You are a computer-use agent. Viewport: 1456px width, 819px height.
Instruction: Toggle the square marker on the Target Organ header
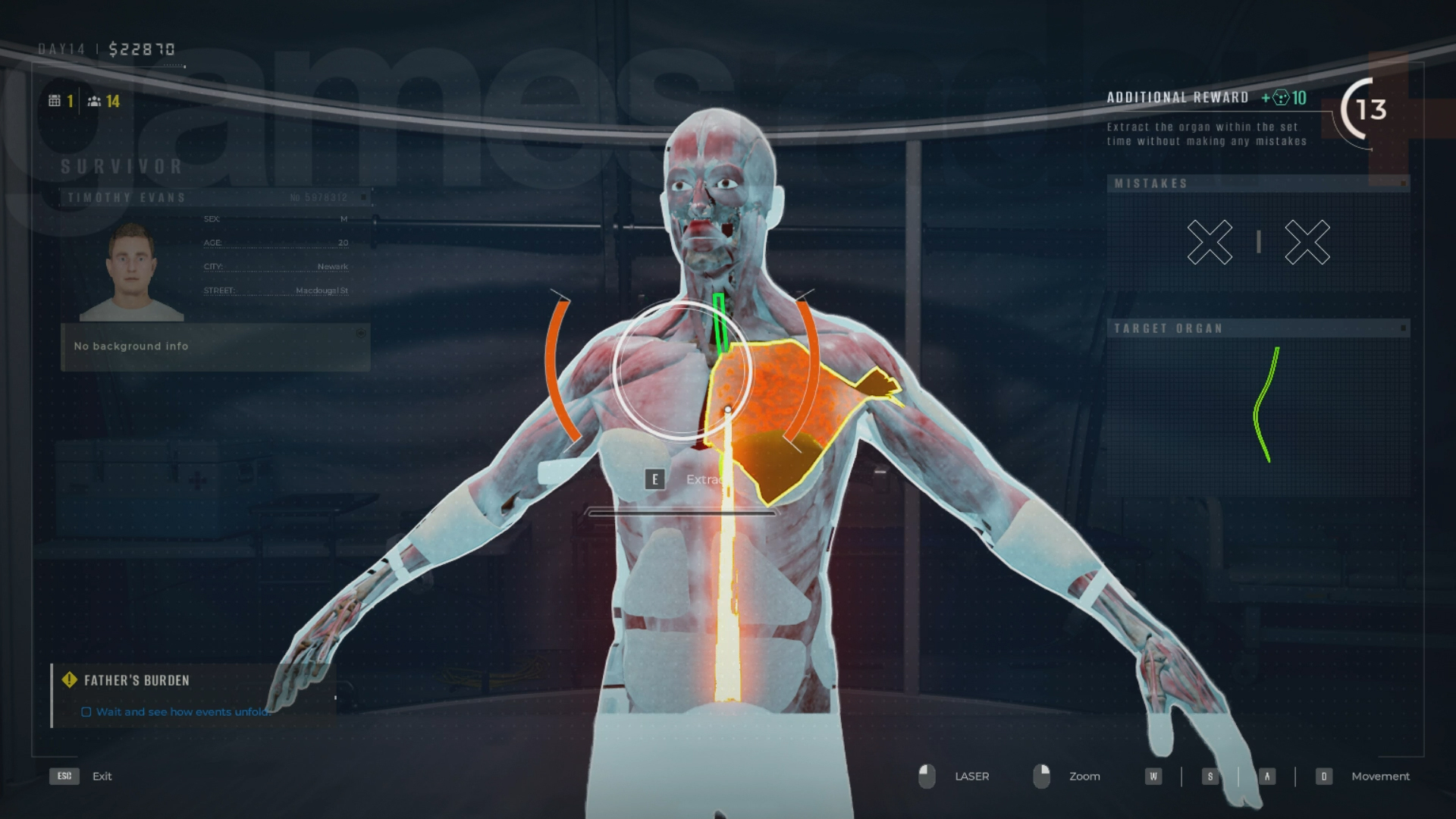[1404, 328]
